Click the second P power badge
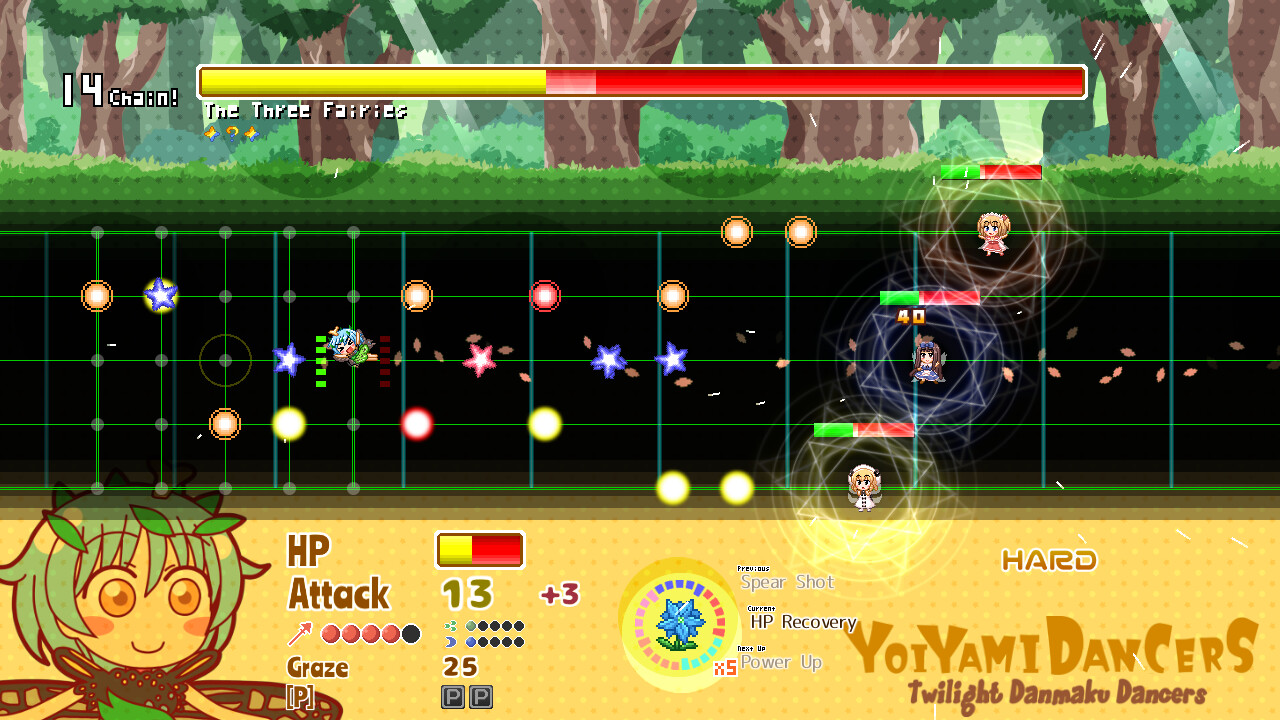 [481, 697]
